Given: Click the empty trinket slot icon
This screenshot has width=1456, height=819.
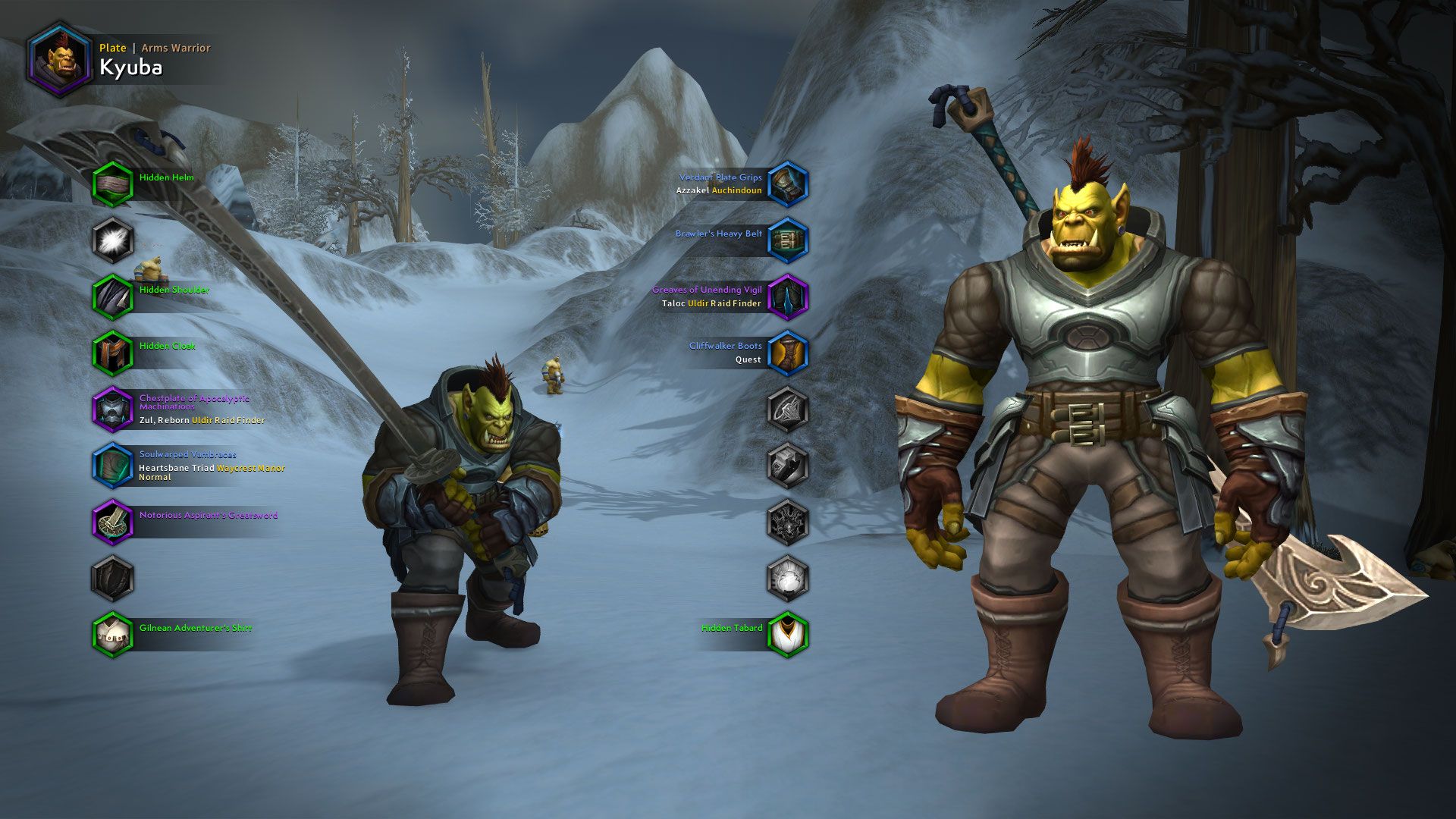Looking at the screenshot, I should coord(787,522).
